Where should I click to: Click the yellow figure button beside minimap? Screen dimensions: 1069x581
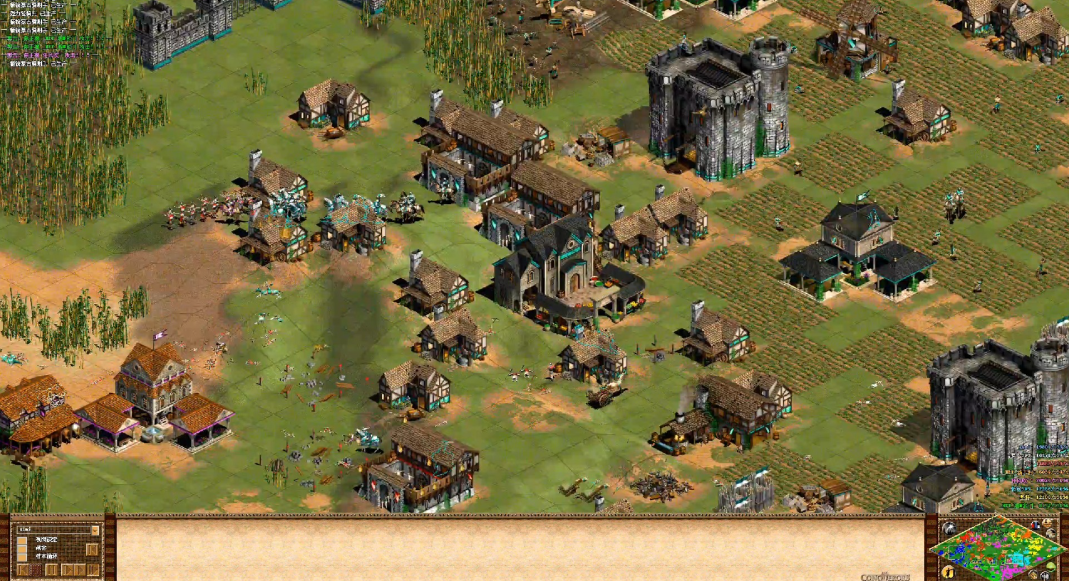tap(949, 572)
